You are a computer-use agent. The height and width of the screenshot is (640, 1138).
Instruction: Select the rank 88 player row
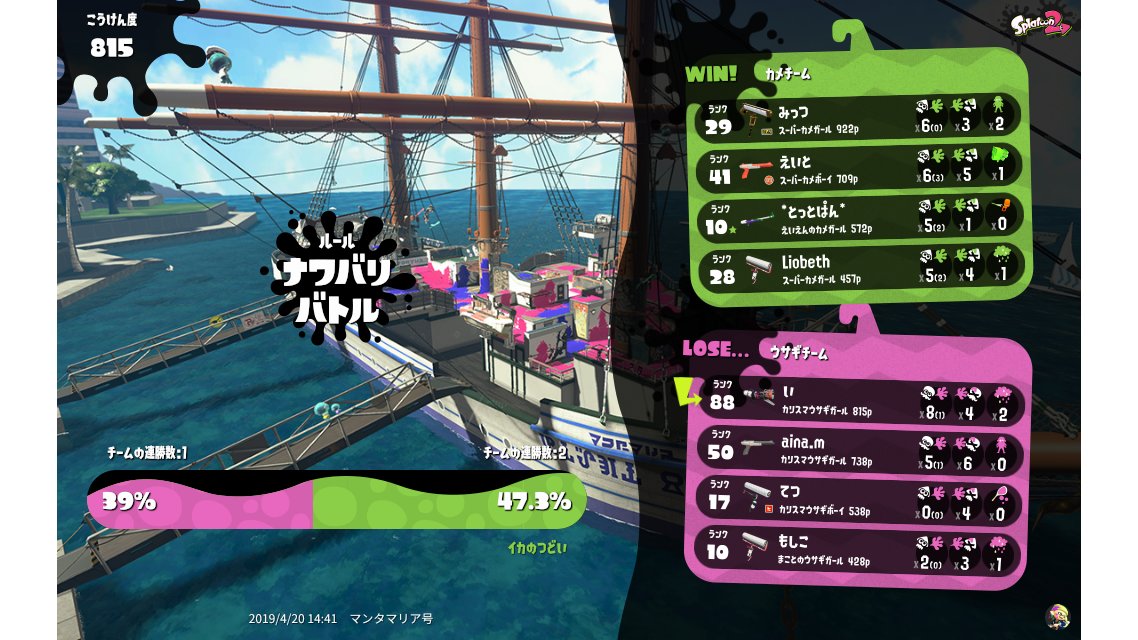(860, 400)
